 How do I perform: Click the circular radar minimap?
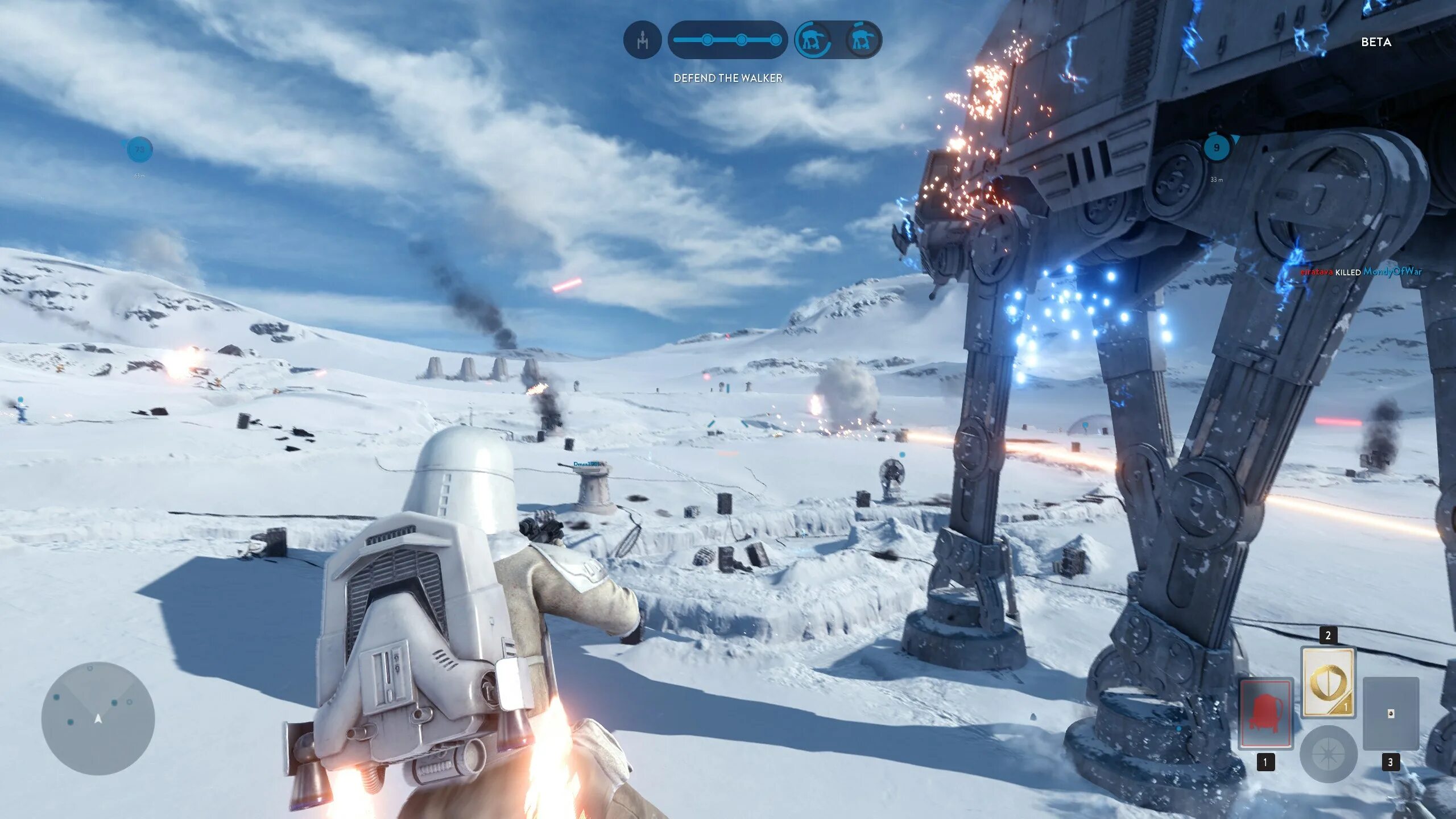98,718
